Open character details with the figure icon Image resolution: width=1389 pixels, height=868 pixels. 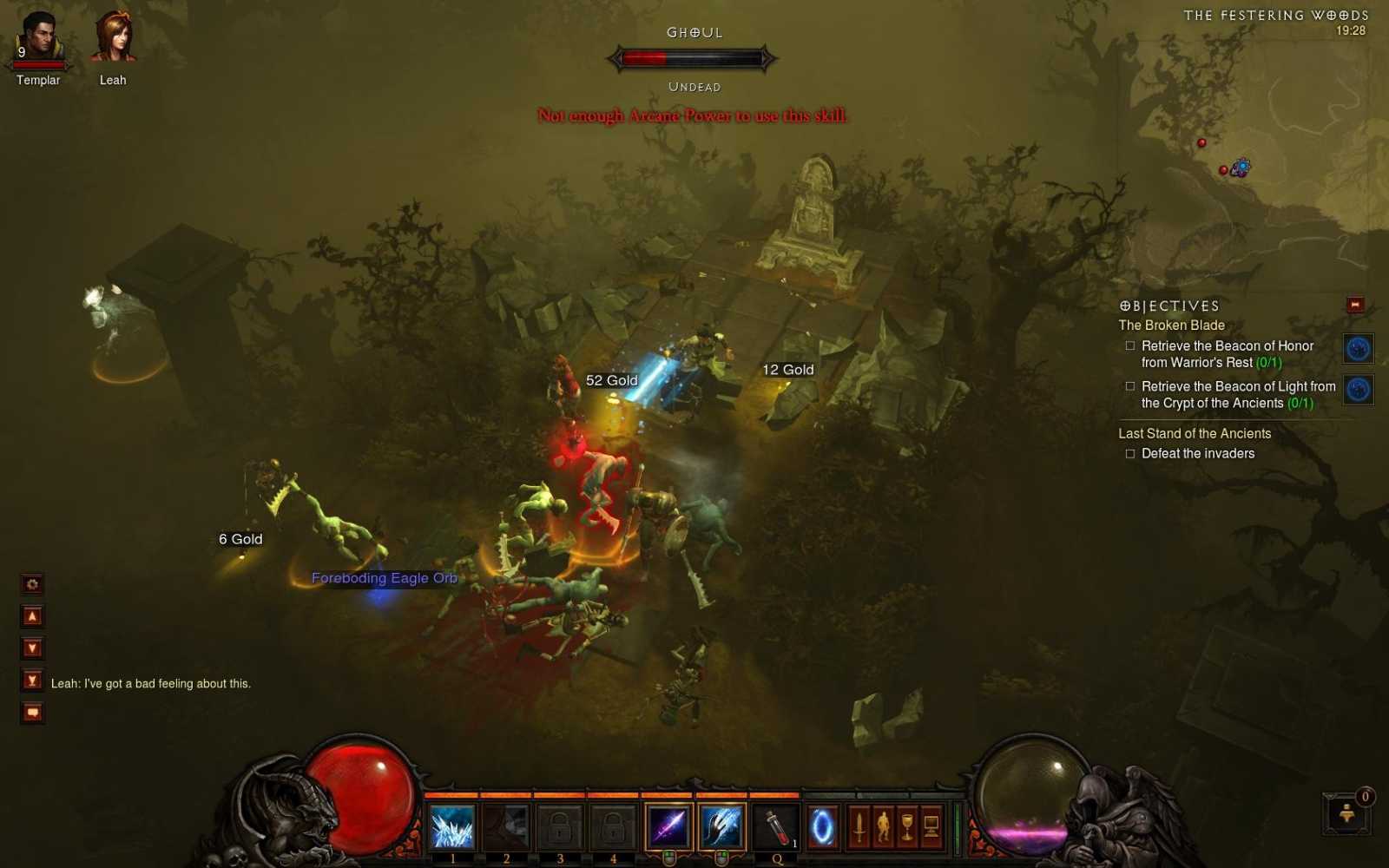pyautogui.click(x=884, y=825)
